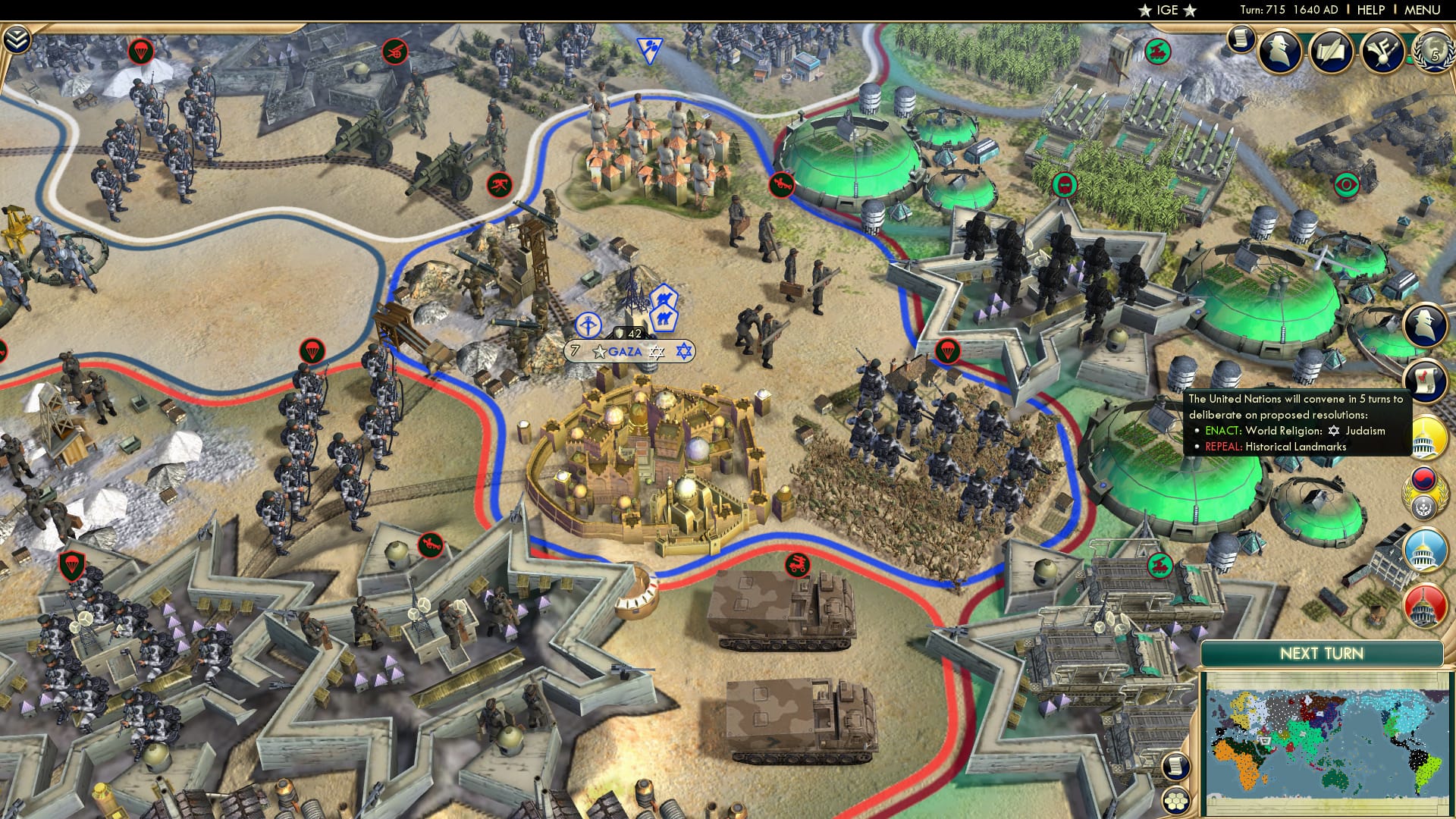Click the spy notification bubble on the right
Viewport: 1456px width, 819px height.
[1427, 324]
